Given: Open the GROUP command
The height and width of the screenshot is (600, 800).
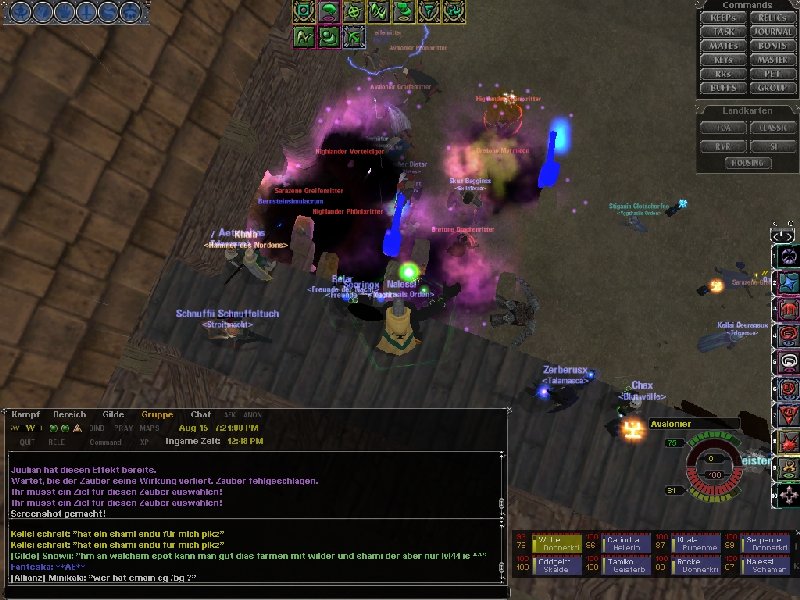Looking at the screenshot, I should click(x=773, y=87).
